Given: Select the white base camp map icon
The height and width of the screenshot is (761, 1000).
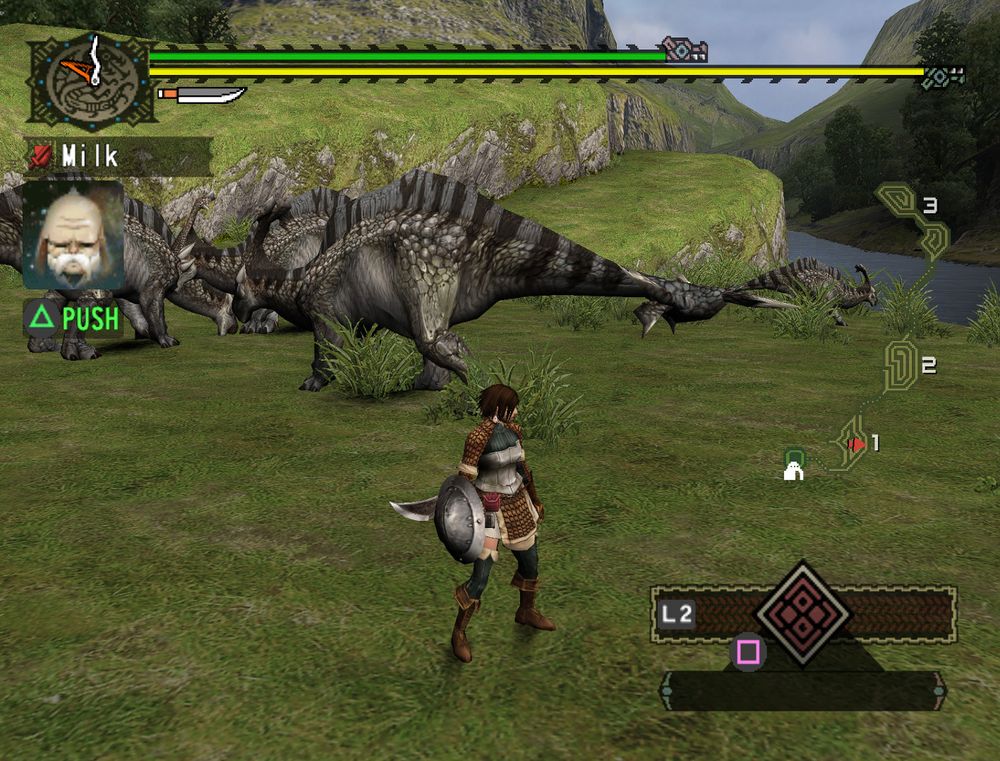Looking at the screenshot, I should pos(794,469).
